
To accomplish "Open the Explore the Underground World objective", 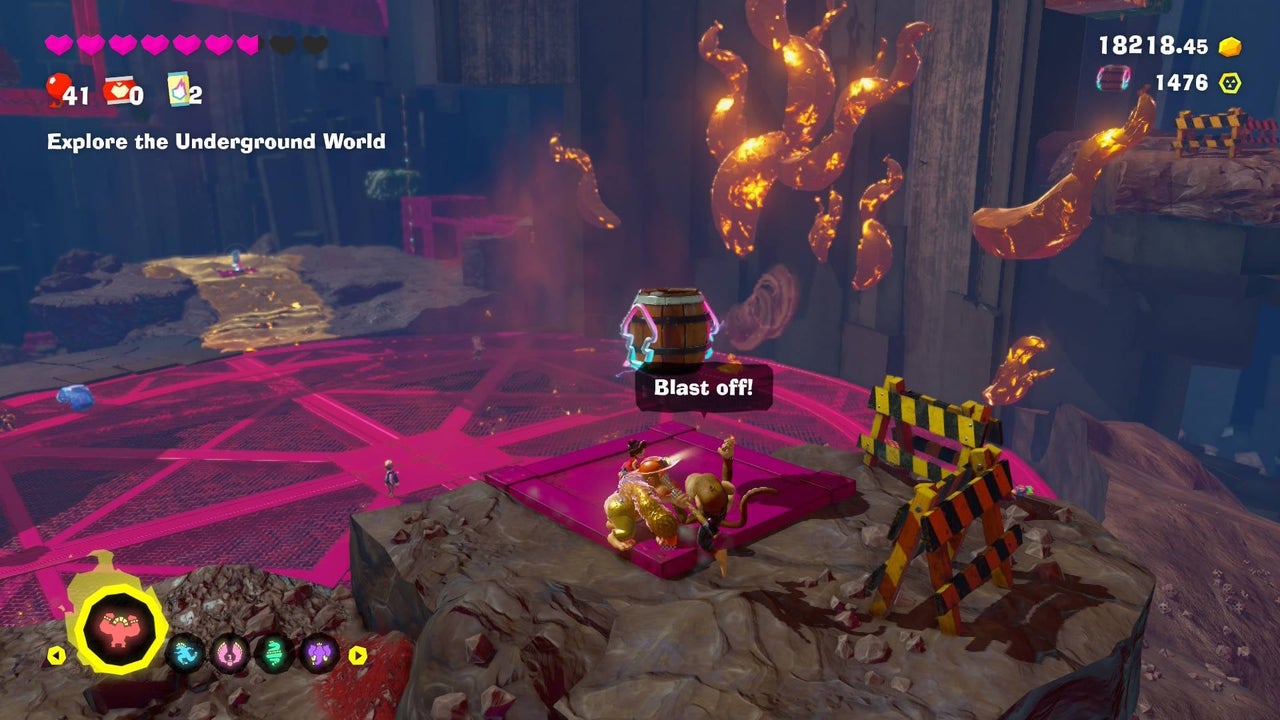I will 216,142.
